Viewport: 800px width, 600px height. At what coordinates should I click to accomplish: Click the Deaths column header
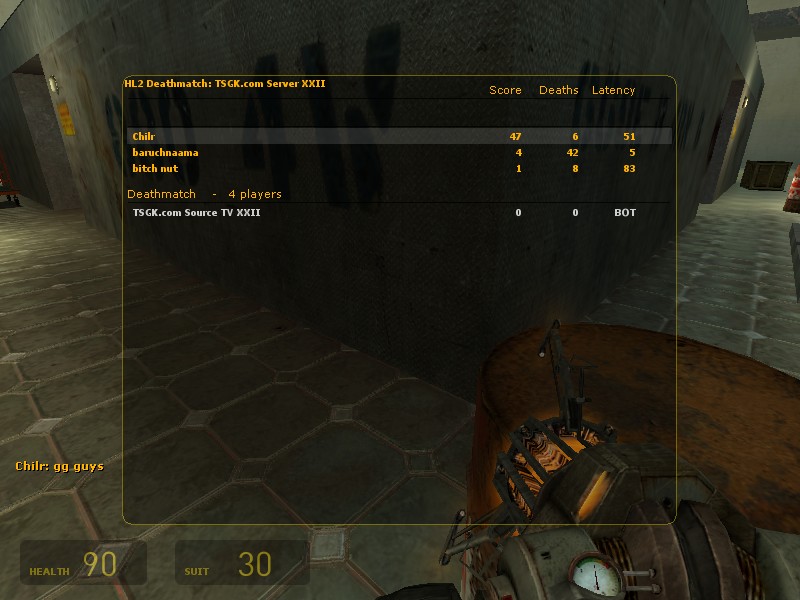pos(558,90)
